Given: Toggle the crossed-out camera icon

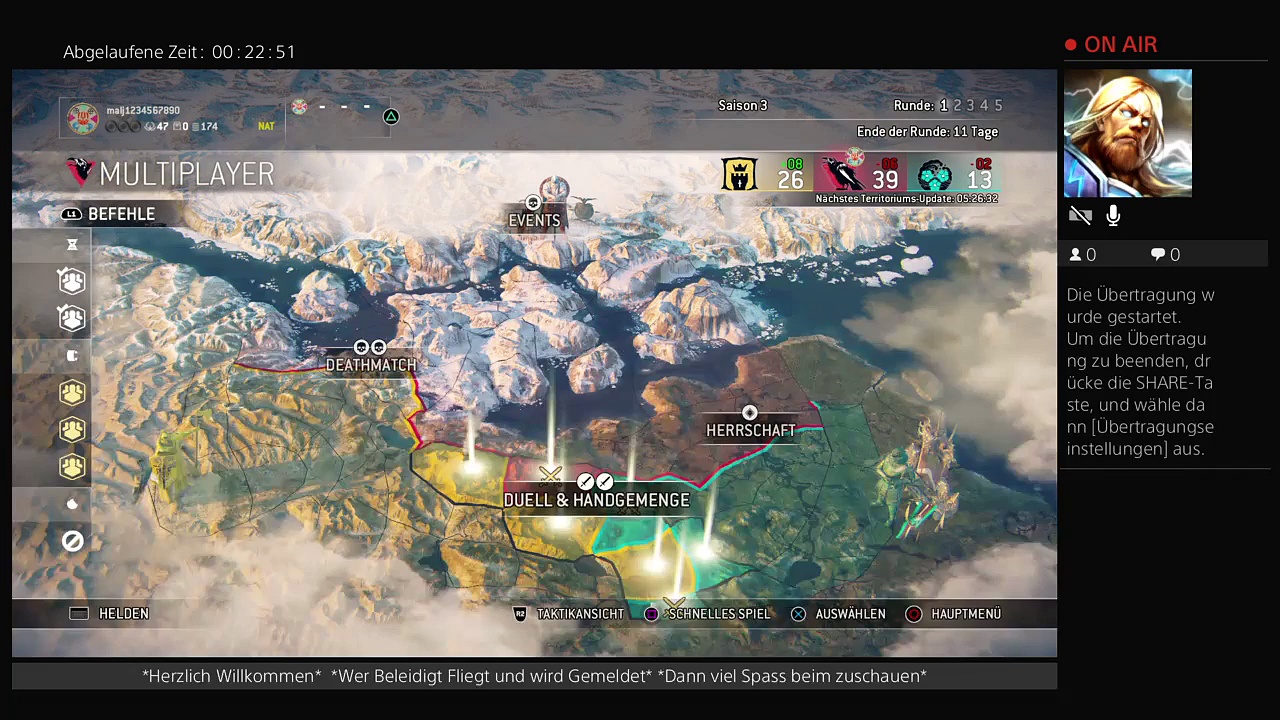Looking at the screenshot, I should 1080,216.
